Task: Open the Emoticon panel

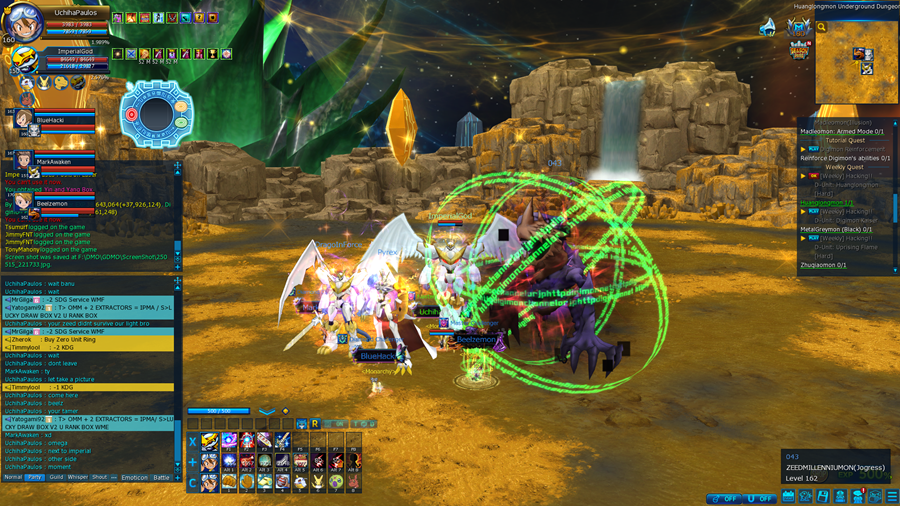Action: (x=134, y=477)
